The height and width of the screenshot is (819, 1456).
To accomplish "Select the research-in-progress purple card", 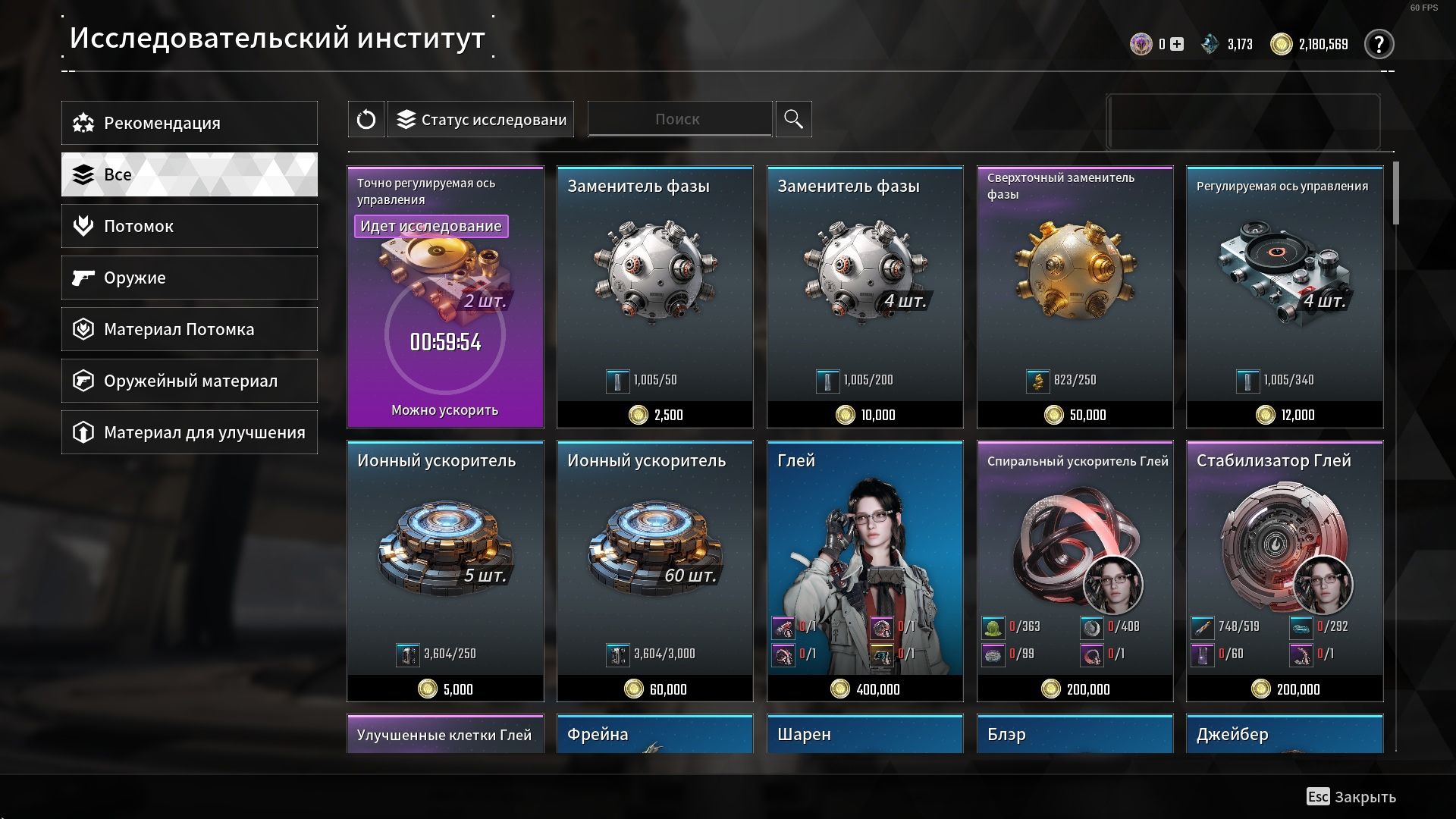I will point(445,297).
